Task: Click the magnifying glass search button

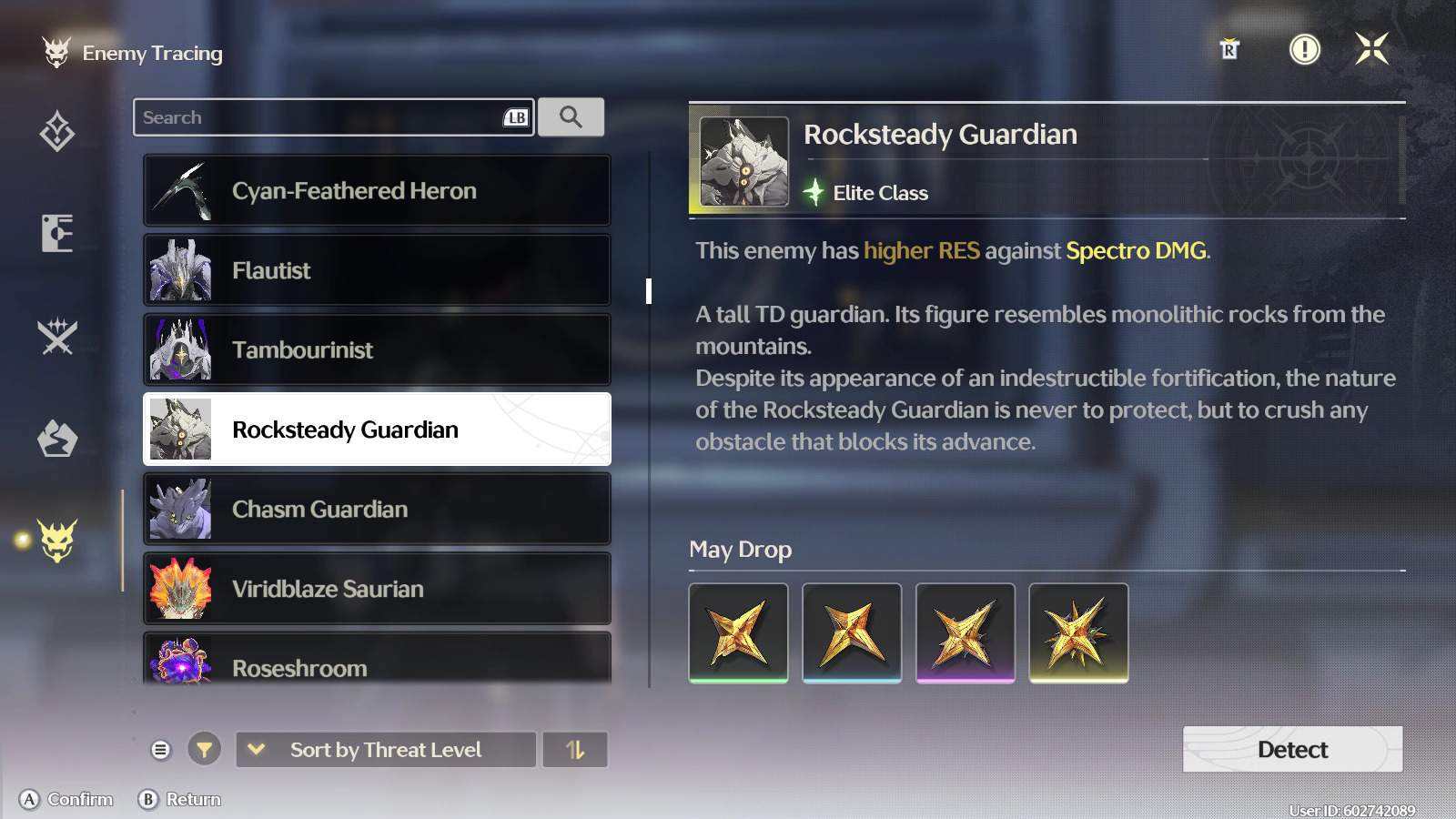Action: tap(571, 117)
